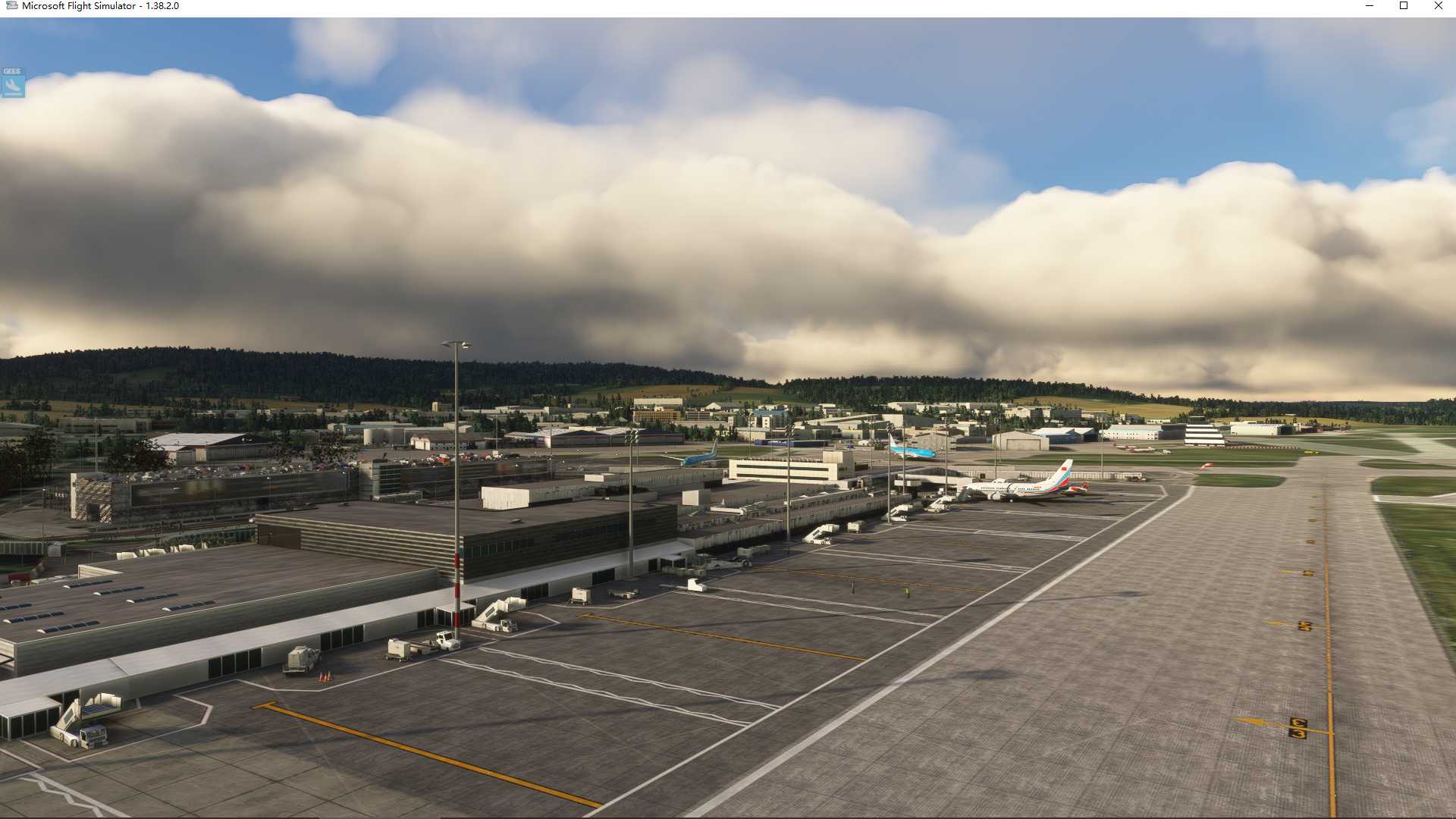Click the pushback tug near the terminal
This screenshot has height=819, width=1456.
pyautogui.click(x=447, y=639)
